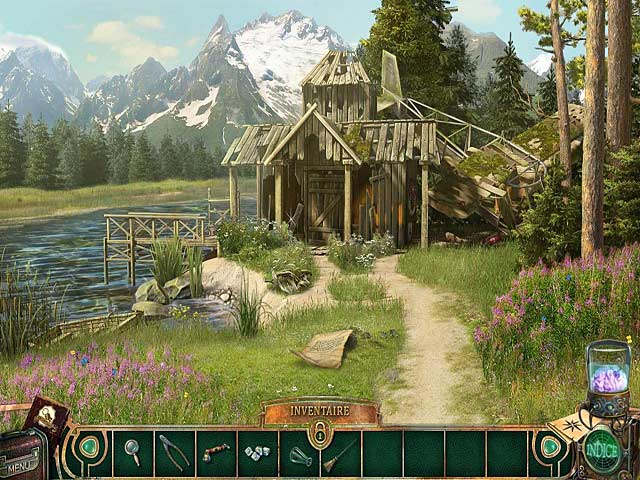This screenshot has height=480, width=640.
Task: Pick the broom from the inventory bar
Action: coord(339,455)
